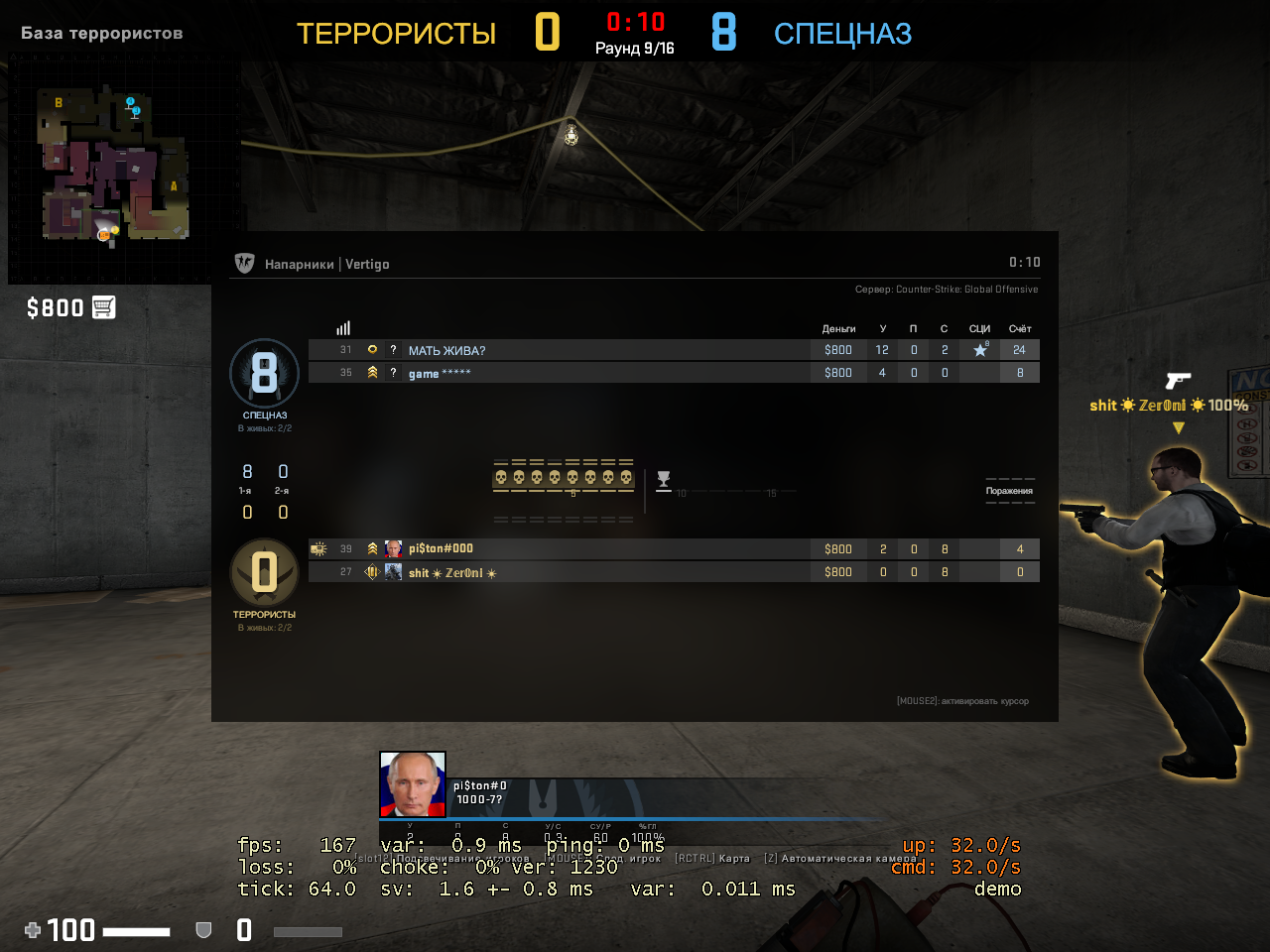Toggle the rank medal beside shit ☀ ZerOni
The width and height of the screenshot is (1270, 952).
click(371, 571)
